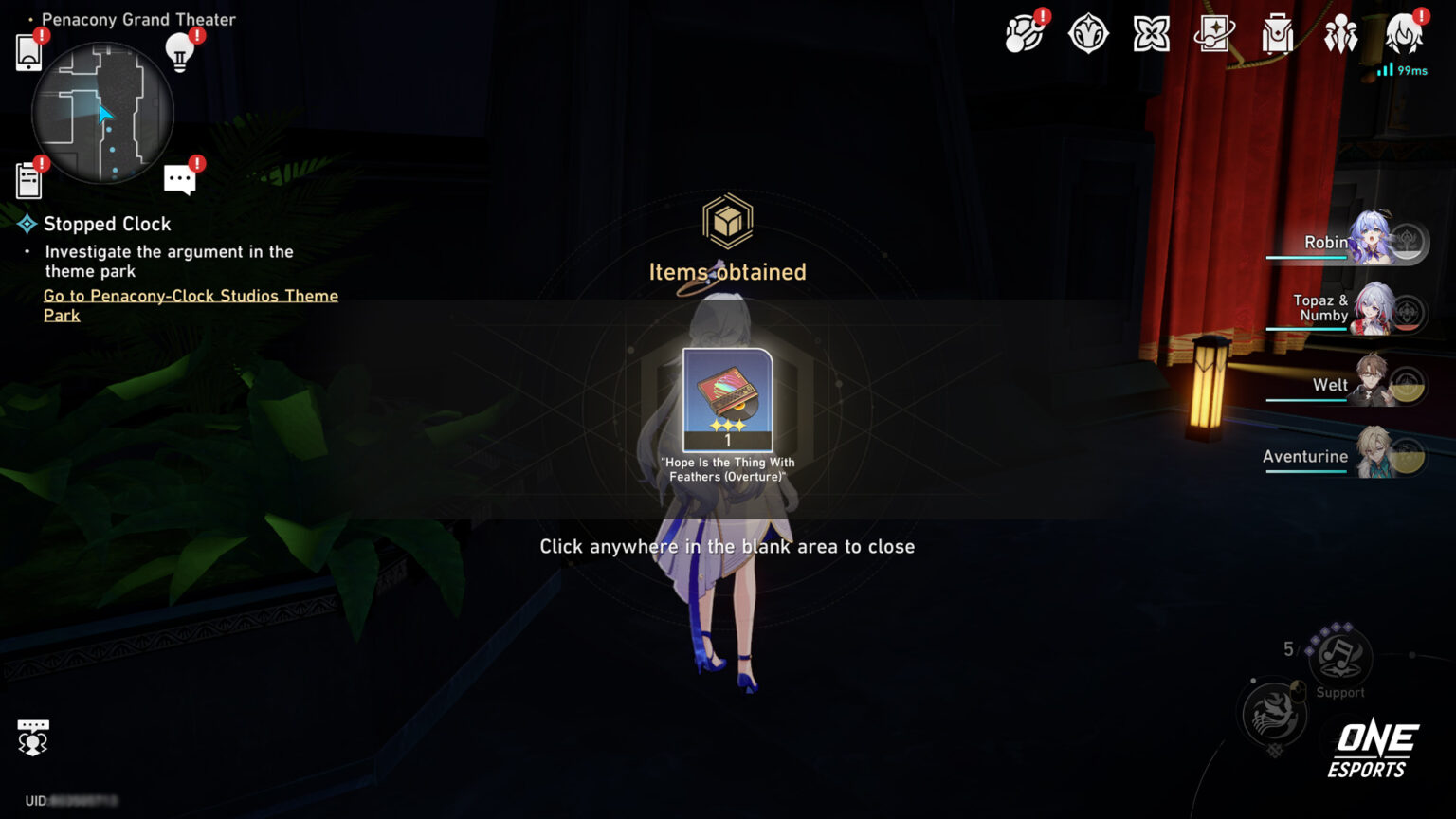Expand the Stopped Clock quest details
The width and height of the screenshot is (1456, 819).
106,224
